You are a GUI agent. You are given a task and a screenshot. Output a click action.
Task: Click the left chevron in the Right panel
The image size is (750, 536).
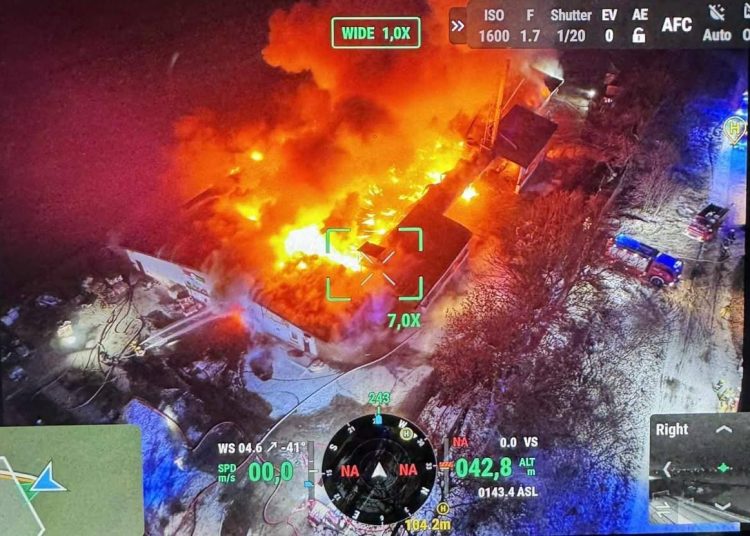pyautogui.click(x=668, y=468)
